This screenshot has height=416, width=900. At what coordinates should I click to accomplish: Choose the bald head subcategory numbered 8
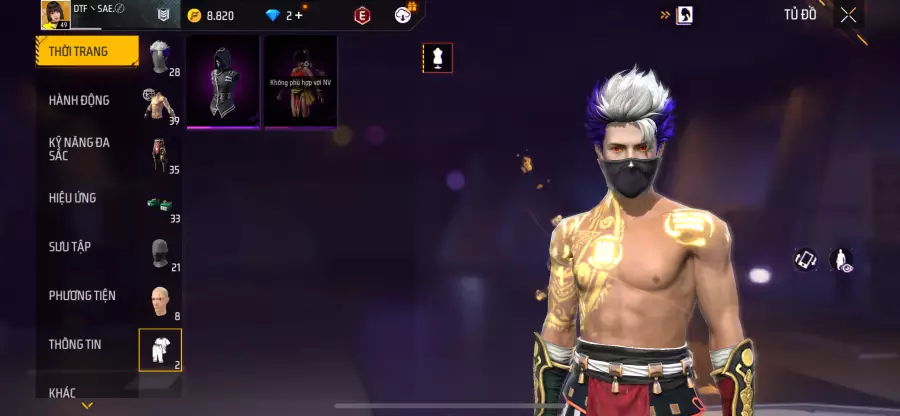(161, 302)
